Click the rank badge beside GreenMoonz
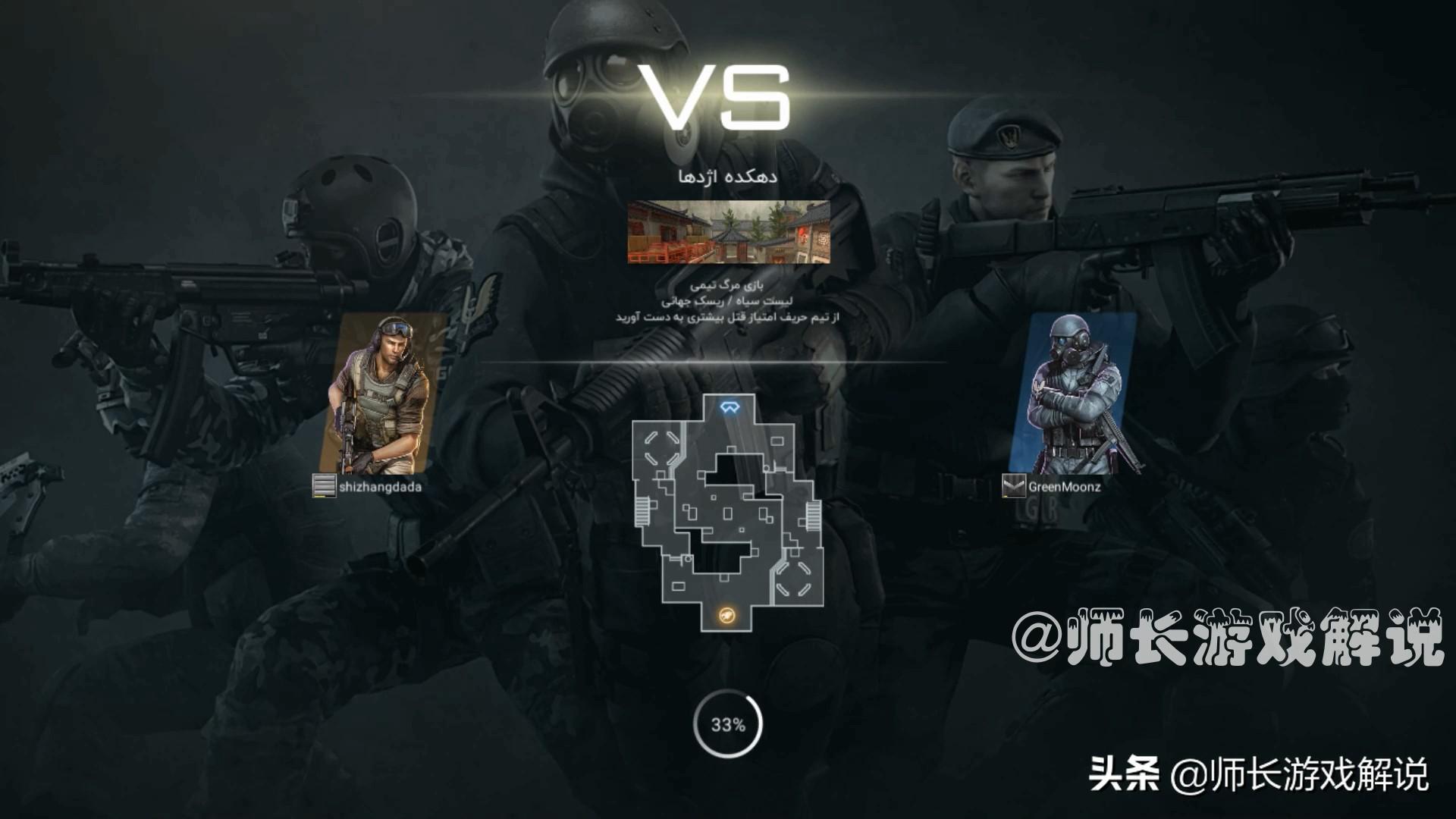Screen dimensions: 1456x819 [x=1013, y=486]
